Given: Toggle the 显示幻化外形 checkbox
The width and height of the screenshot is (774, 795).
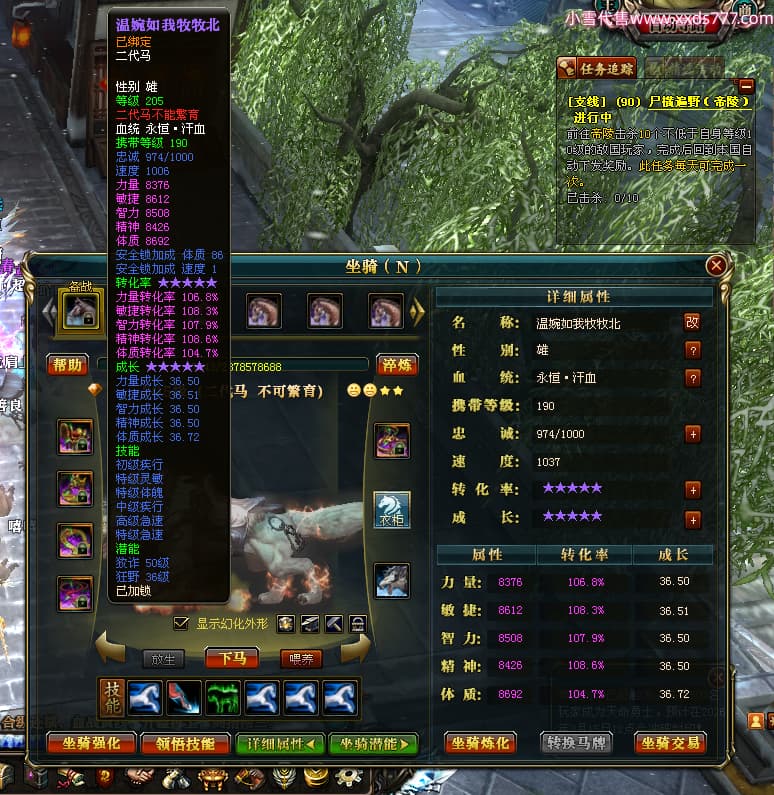Looking at the screenshot, I should 181,624.
